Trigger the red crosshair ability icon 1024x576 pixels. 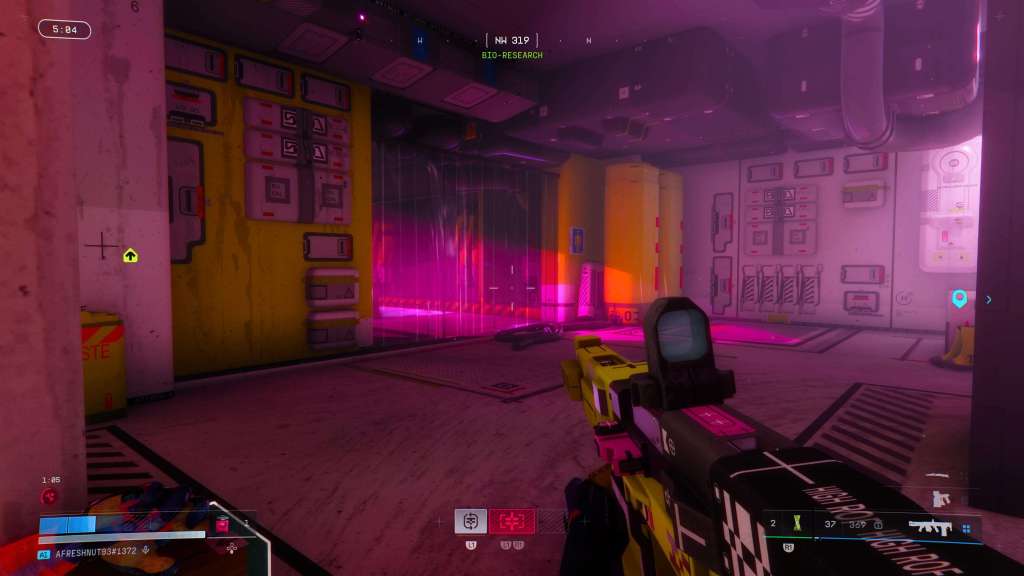511,520
